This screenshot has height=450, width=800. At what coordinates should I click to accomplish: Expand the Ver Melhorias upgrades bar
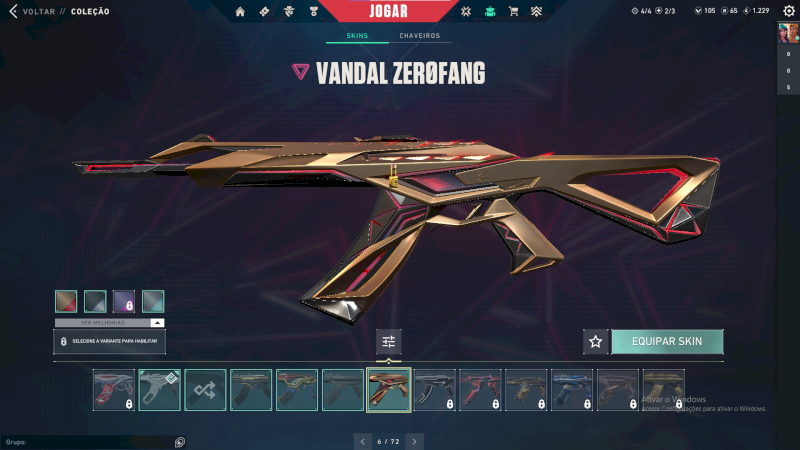point(109,323)
